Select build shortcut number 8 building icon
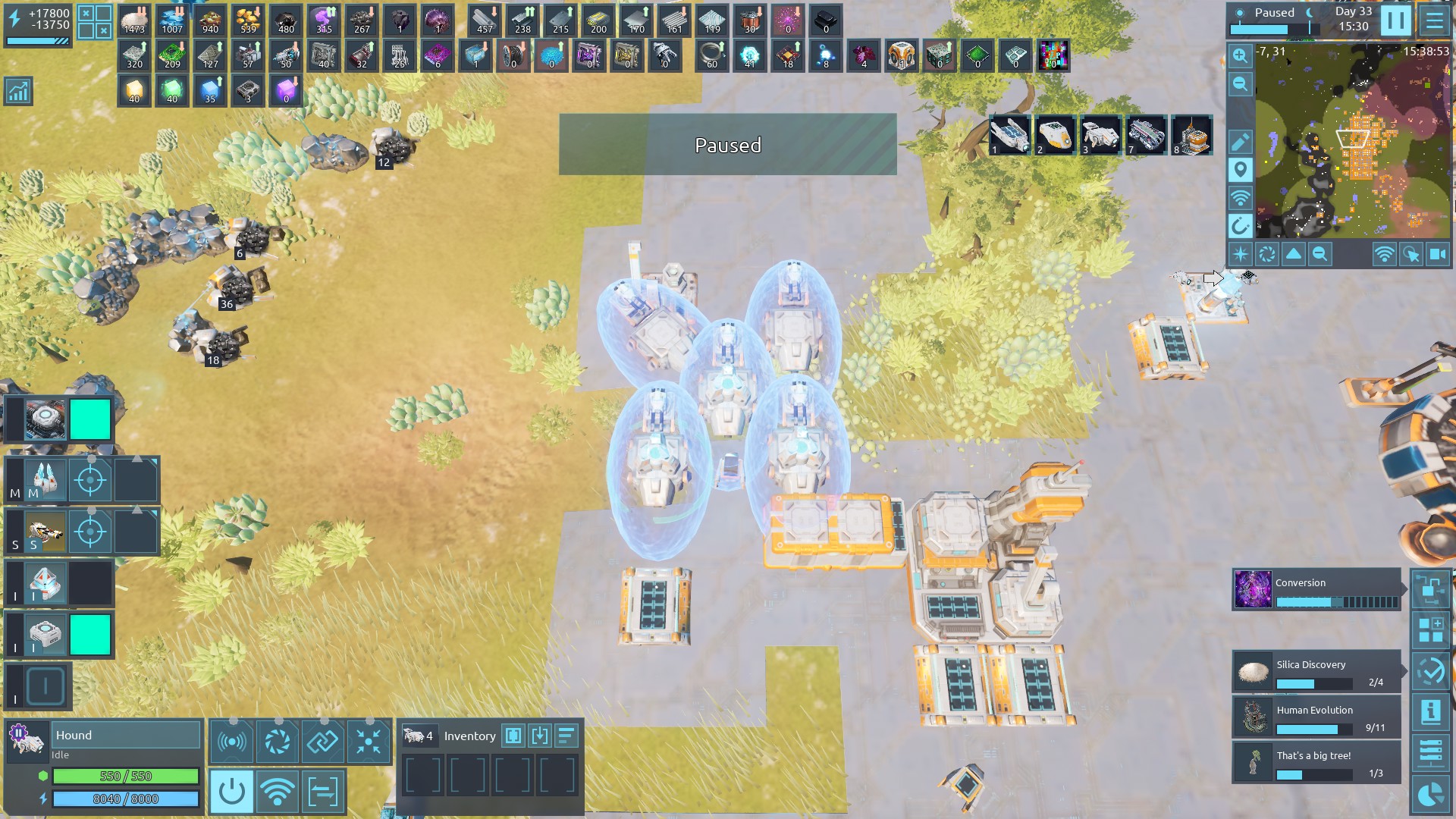The image size is (1456, 819). pyautogui.click(x=1192, y=136)
